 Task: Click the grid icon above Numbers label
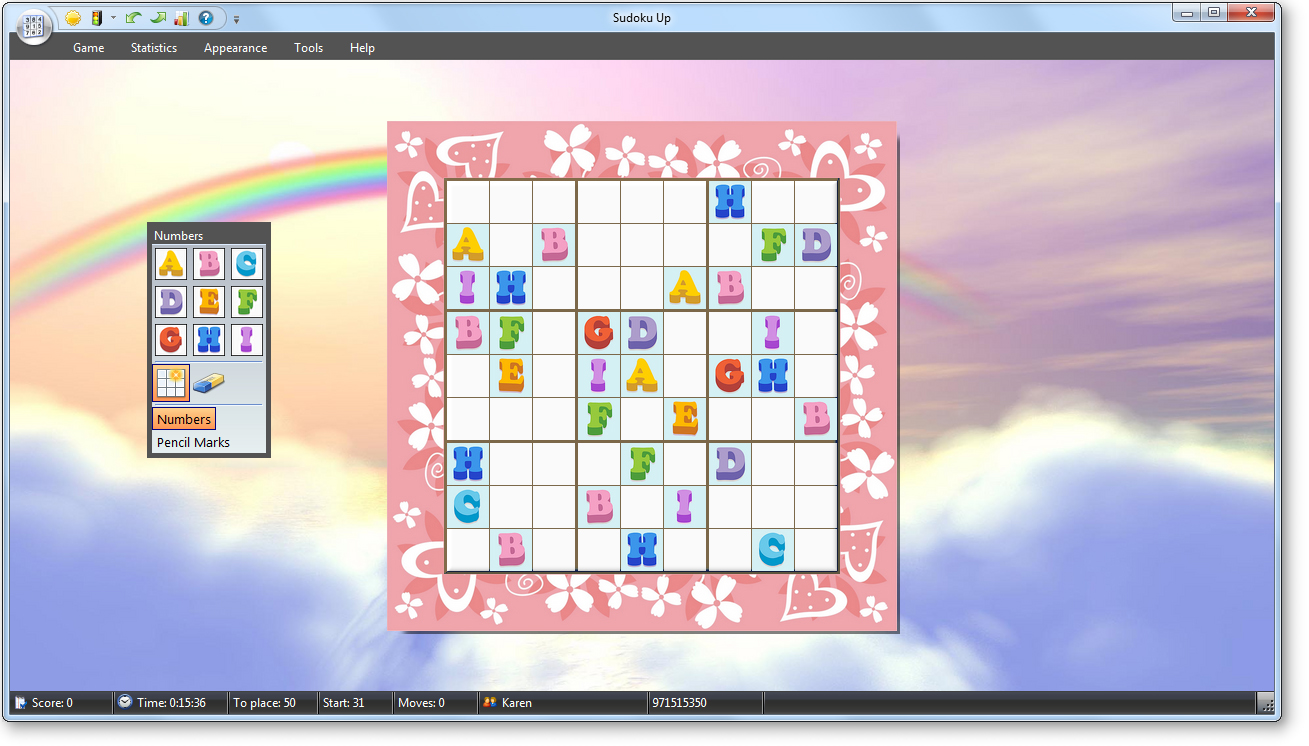(170, 382)
